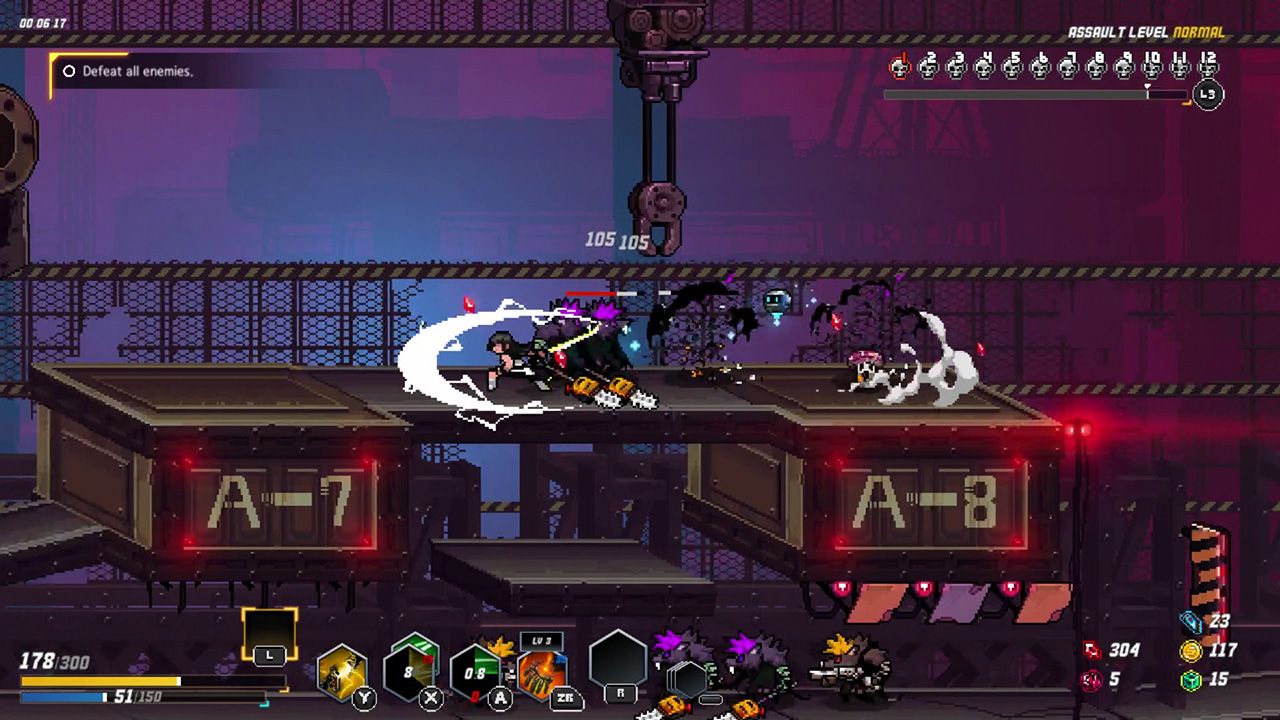Activate the orange LV 3 claw skill
This screenshot has height=720, width=1280.
543,672
